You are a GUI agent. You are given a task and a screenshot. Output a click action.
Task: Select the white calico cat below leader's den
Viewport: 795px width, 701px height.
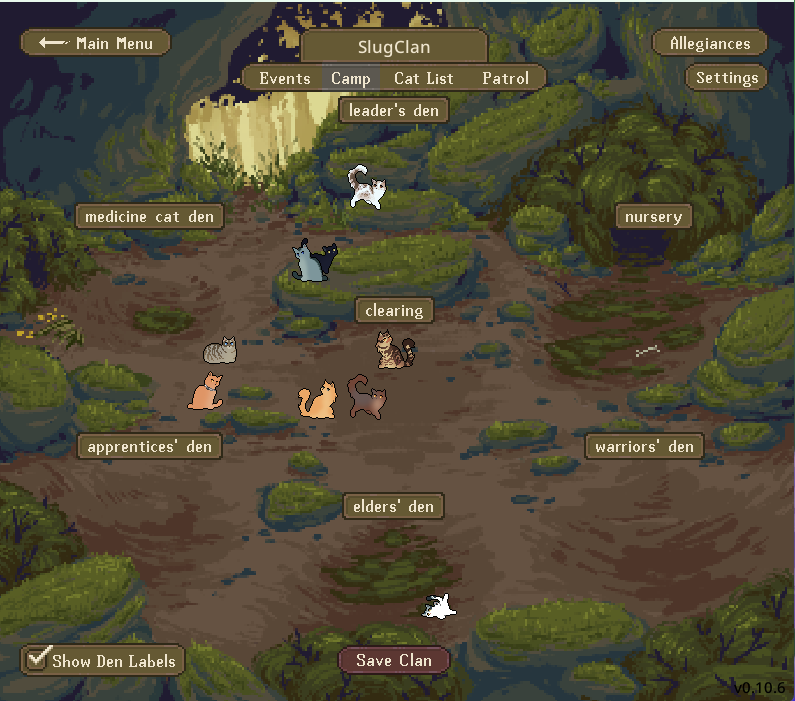pos(366,188)
